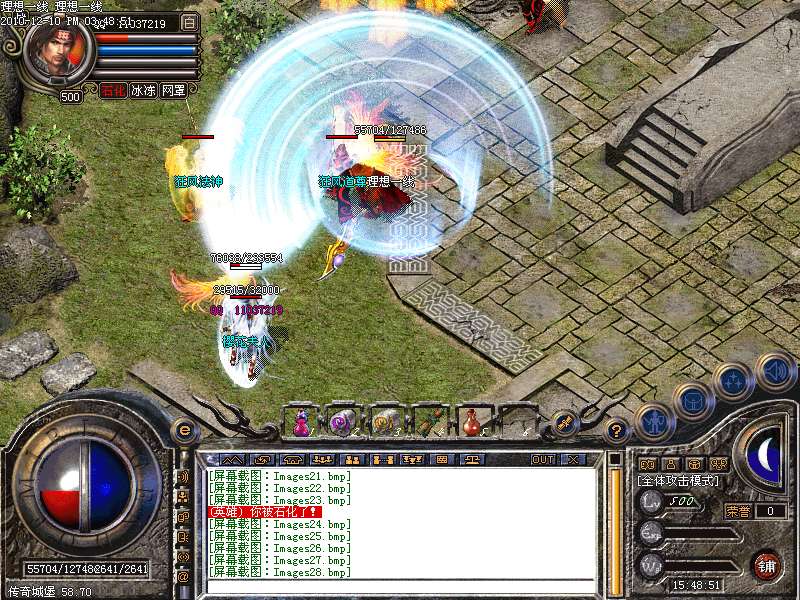This screenshot has height=600, width=800.
Task: Open the character equipment panel button
Action: 656,421
